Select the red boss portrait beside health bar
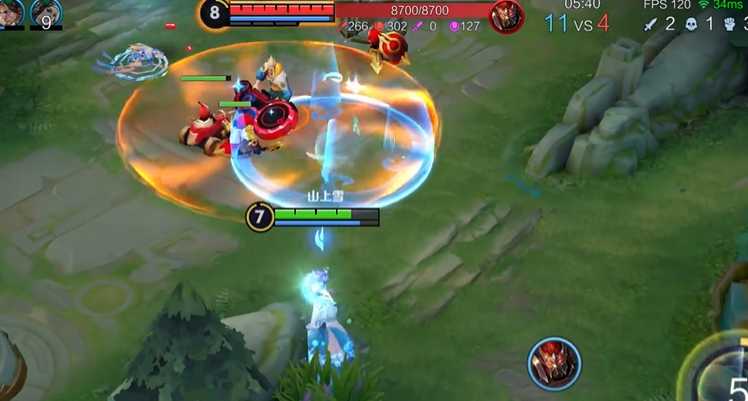Image resolution: width=748 pixels, height=401 pixels. click(x=507, y=16)
